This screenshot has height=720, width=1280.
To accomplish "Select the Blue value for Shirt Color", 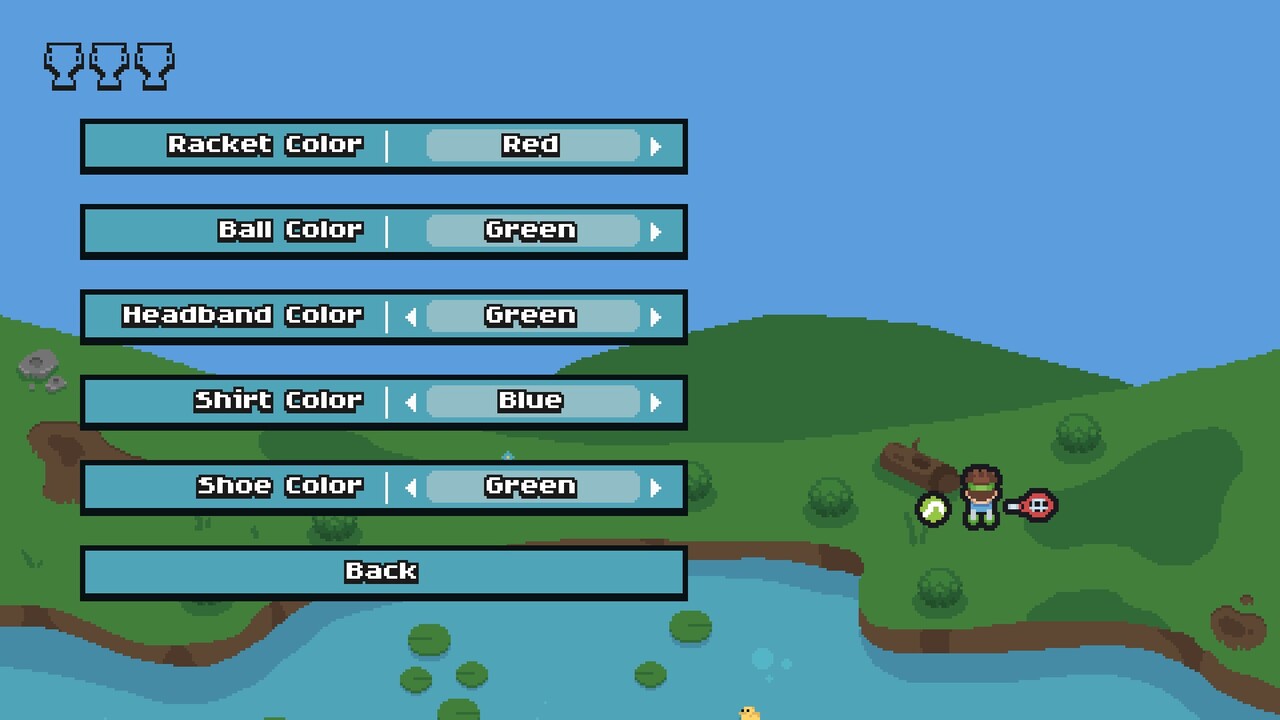I will pyautogui.click(x=532, y=401).
